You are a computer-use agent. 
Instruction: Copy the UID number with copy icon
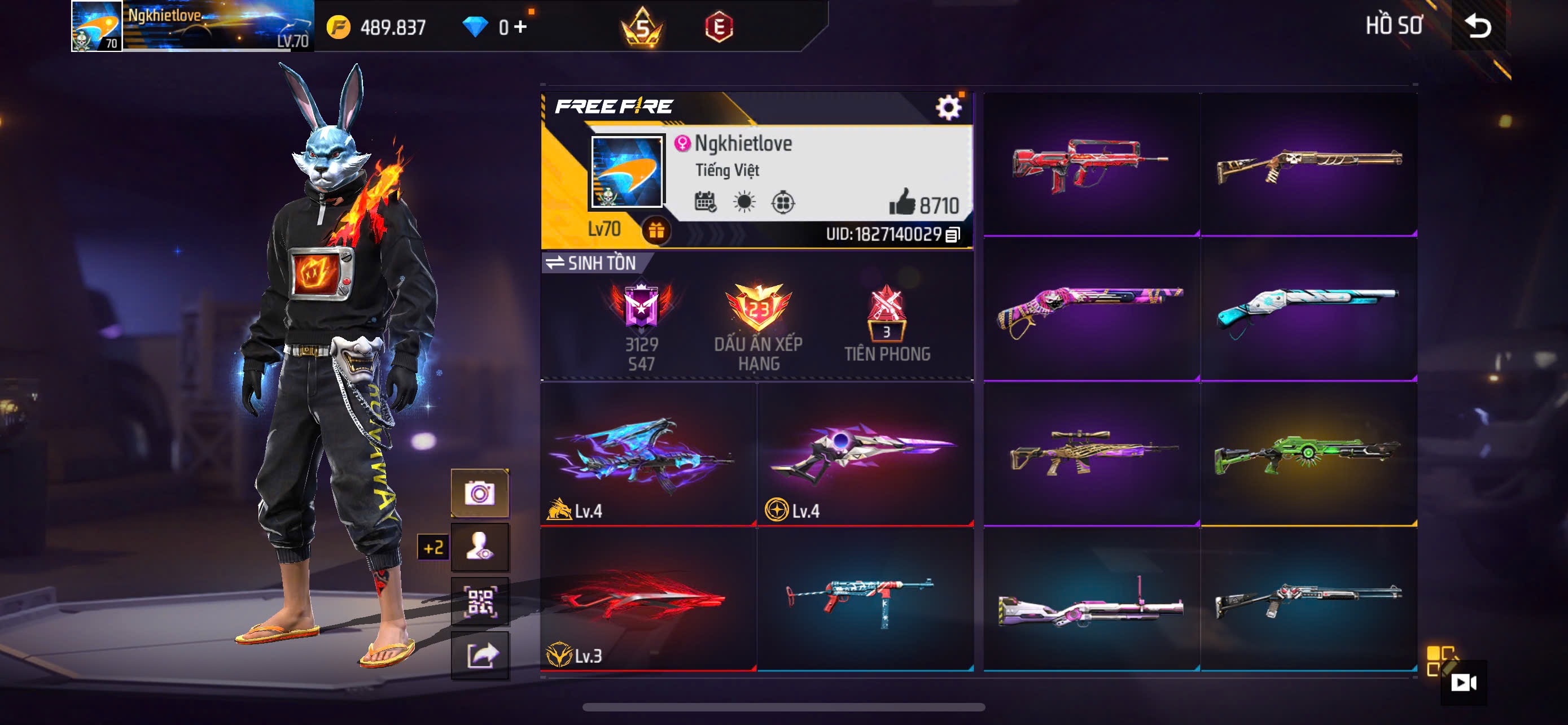(x=953, y=234)
